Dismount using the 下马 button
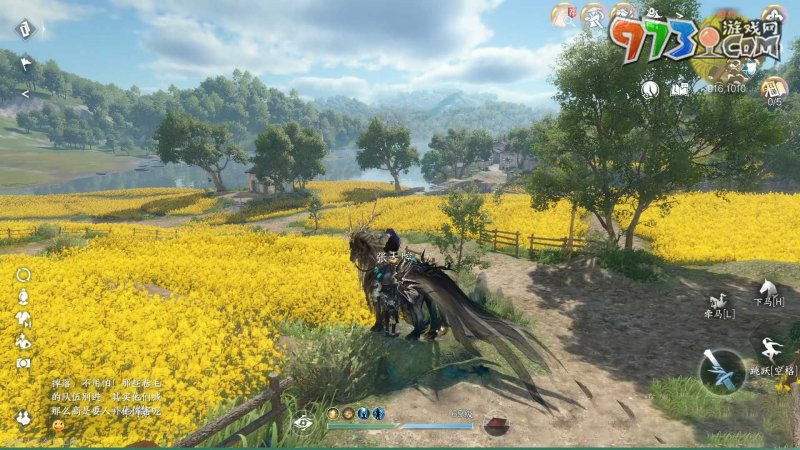The width and height of the screenshot is (800, 450). click(768, 293)
